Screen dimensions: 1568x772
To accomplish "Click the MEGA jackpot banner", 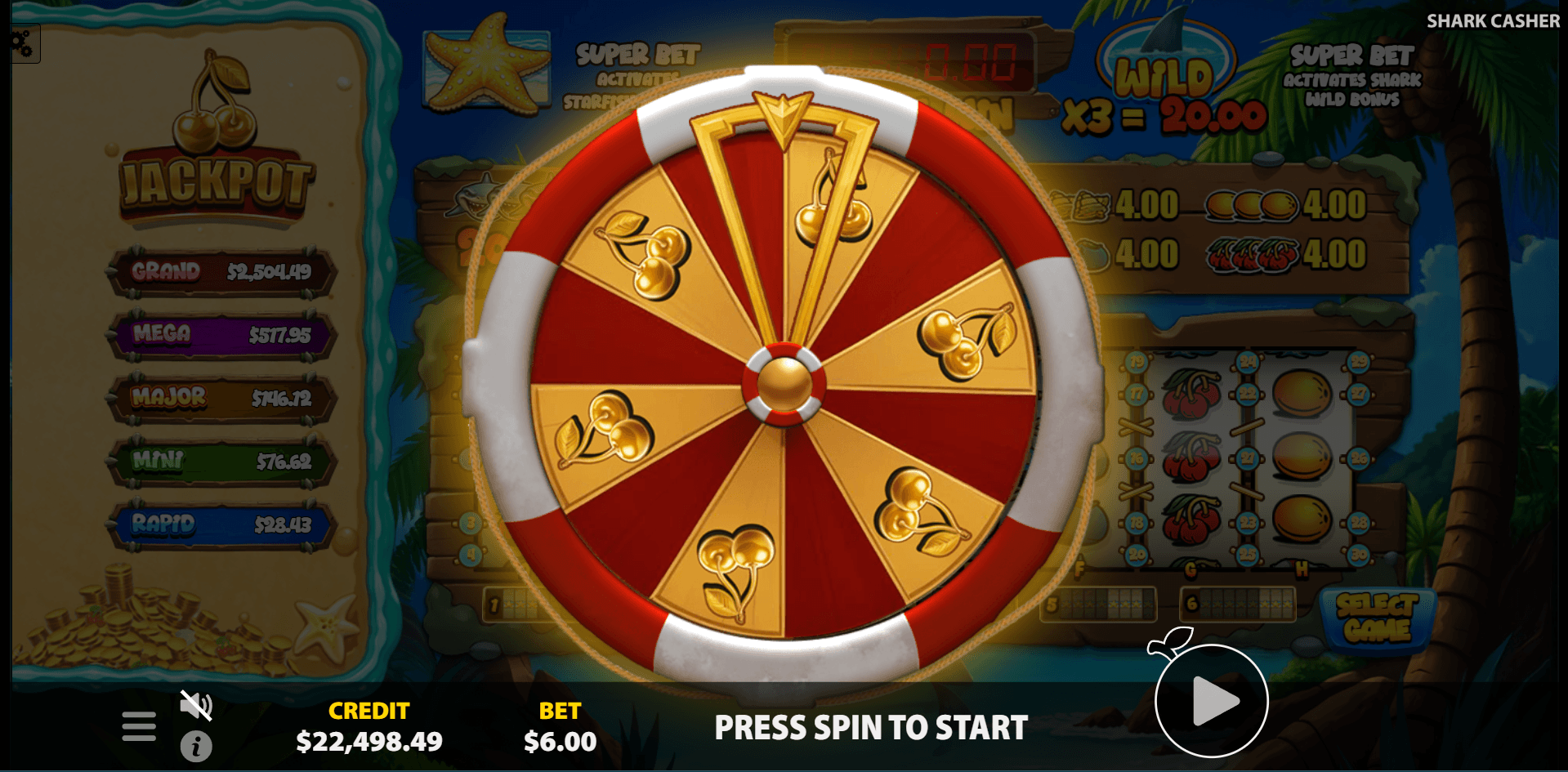I will tap(222, 335).
